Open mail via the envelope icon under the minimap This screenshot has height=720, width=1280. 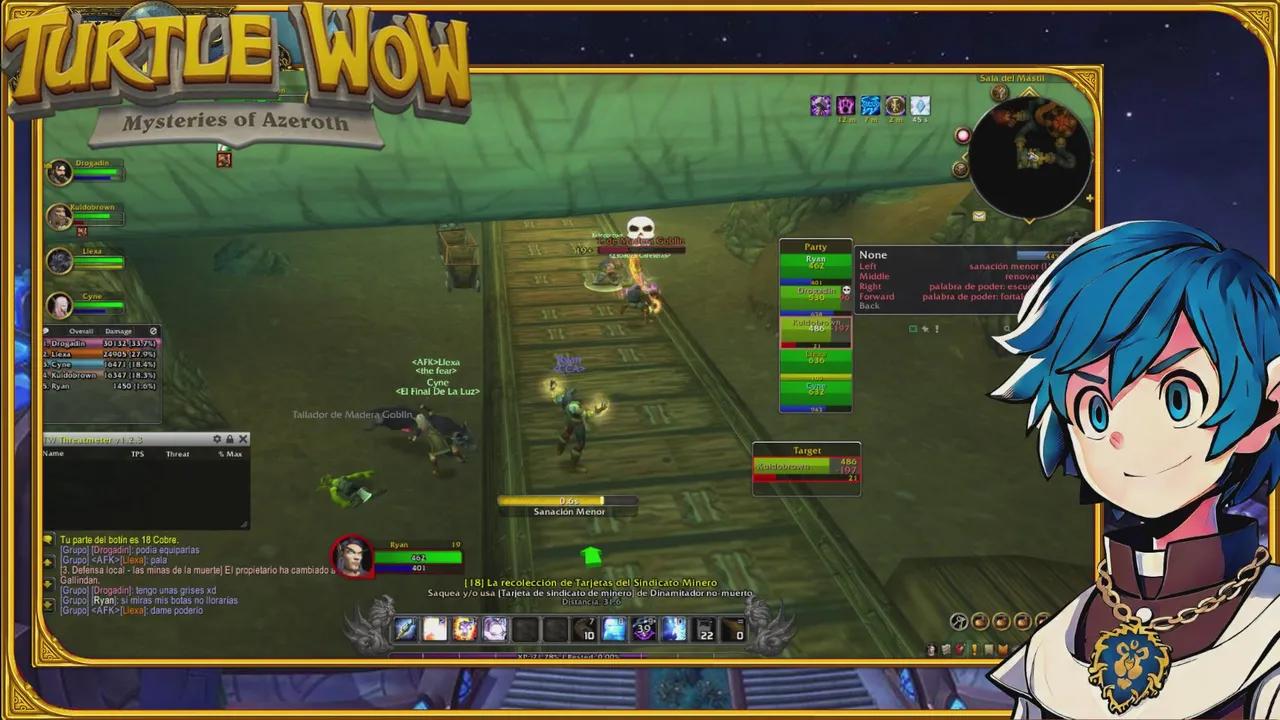click(x=979, y=215)
